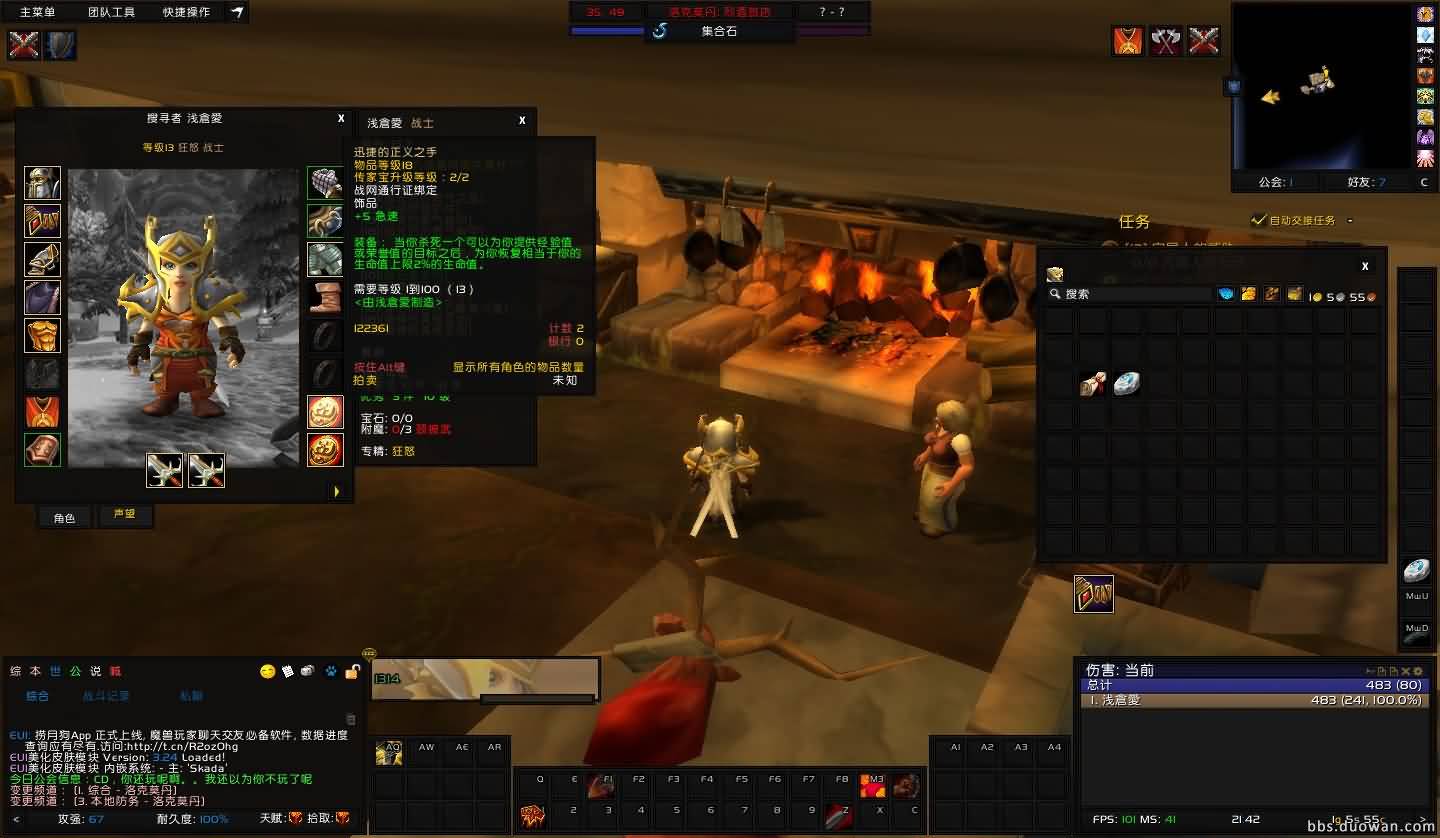Show the 私聊 whisper chat tab
1440x838 pixels.
(x=190, y=695)
